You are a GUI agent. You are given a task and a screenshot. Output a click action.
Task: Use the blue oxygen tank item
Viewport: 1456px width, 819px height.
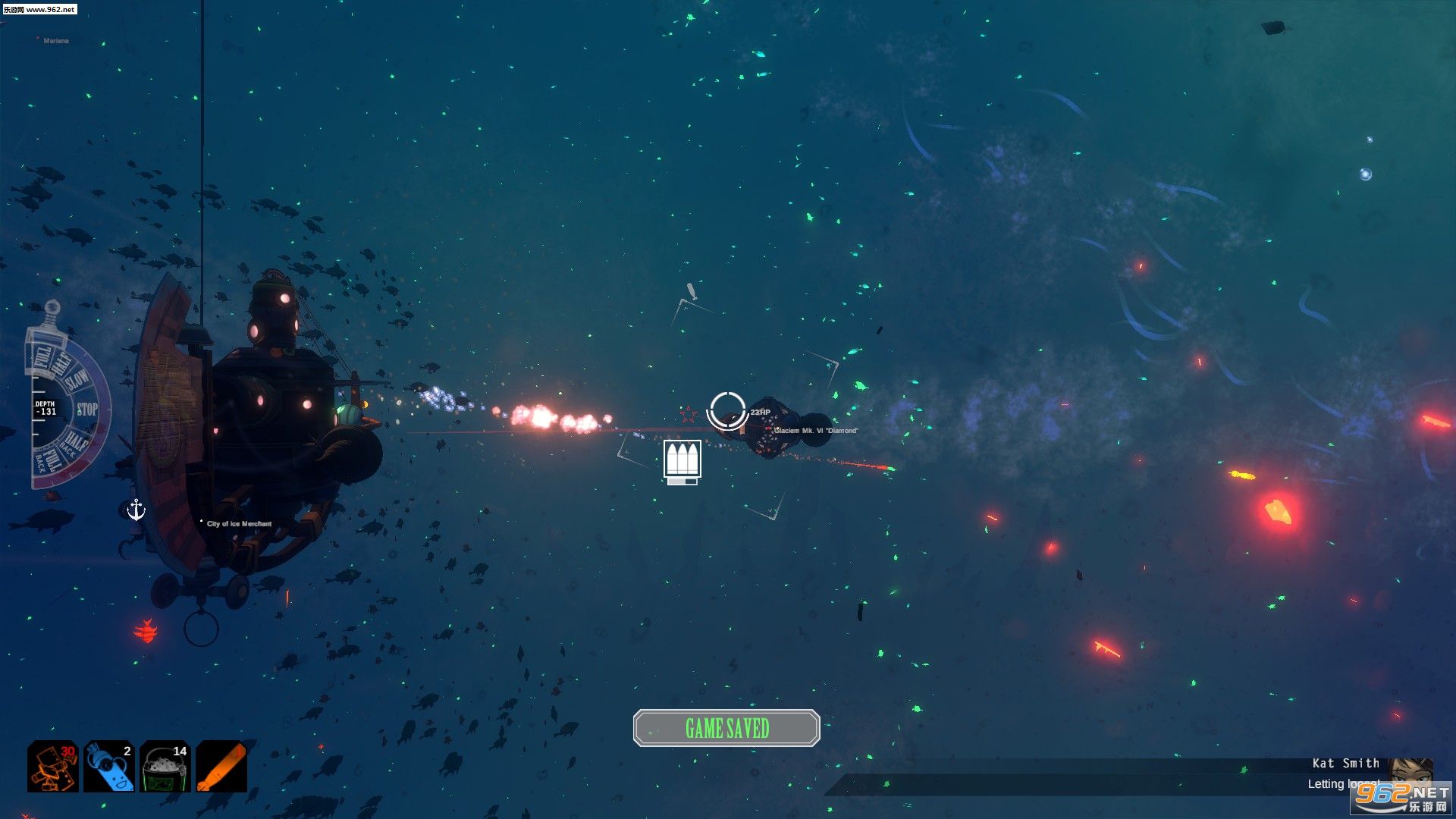coord(108,767)
